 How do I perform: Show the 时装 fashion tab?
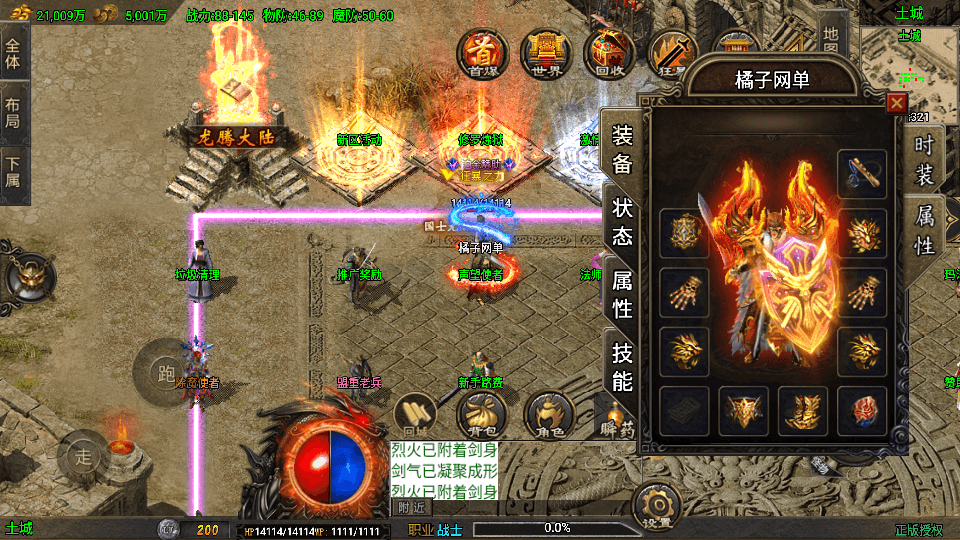pos(924,160)
